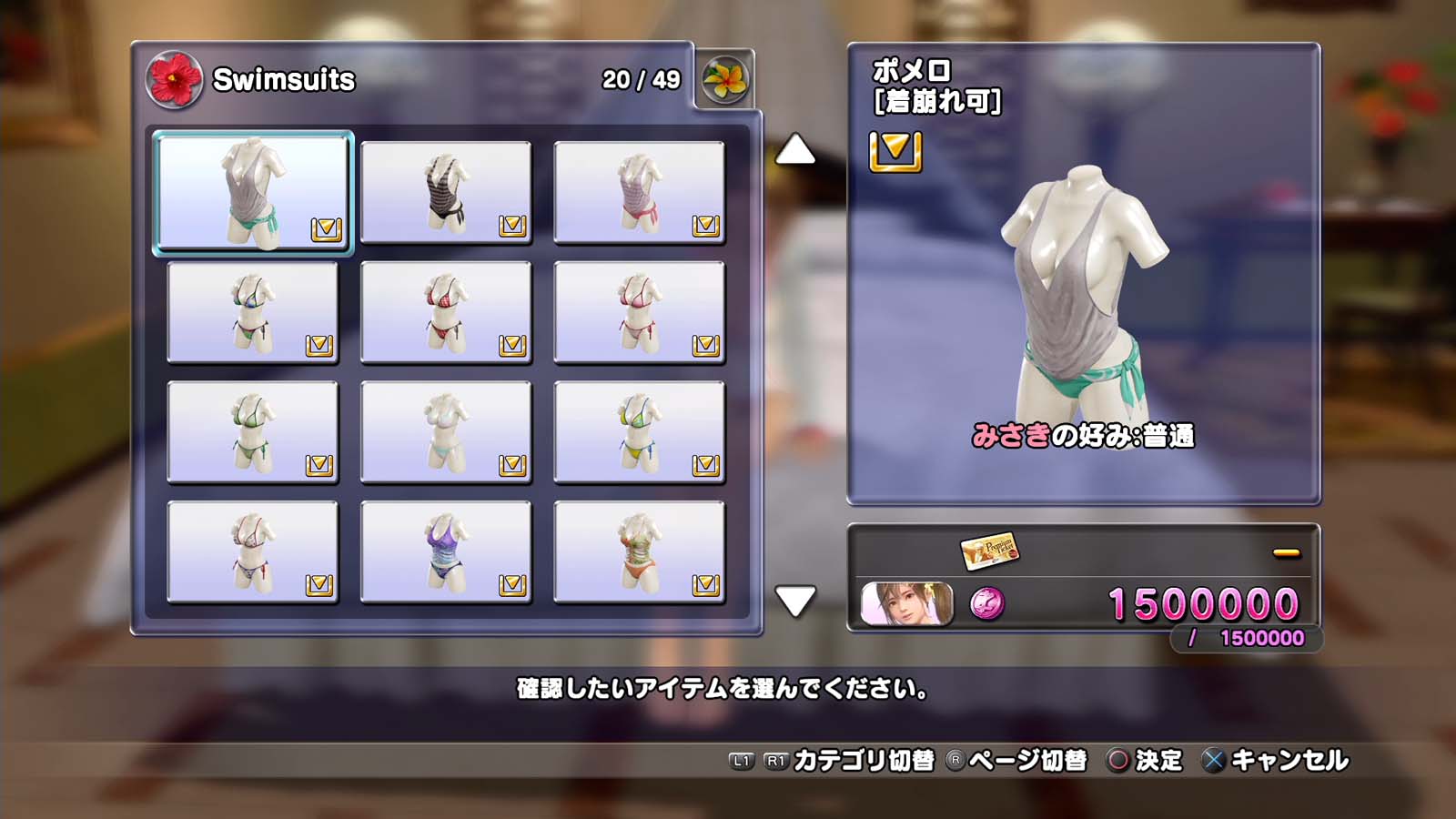Screen dimensions: 1456x819
Task: Select the red plaid bikini tile
Action: 446,313
